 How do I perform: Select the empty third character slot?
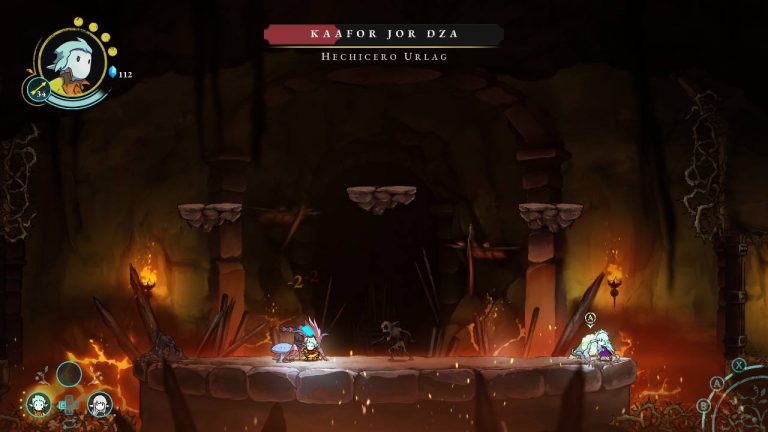coord(69,374)
